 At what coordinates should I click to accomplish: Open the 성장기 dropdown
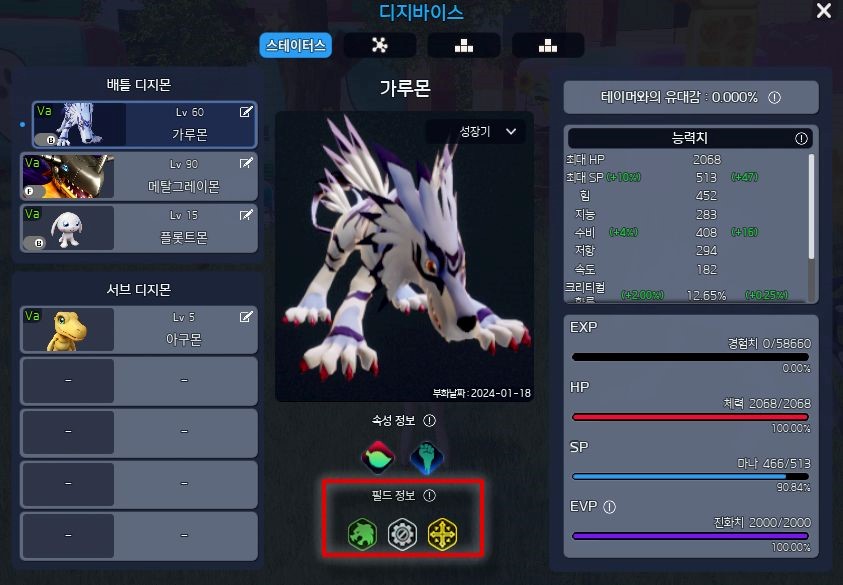(x=478, y=132)
